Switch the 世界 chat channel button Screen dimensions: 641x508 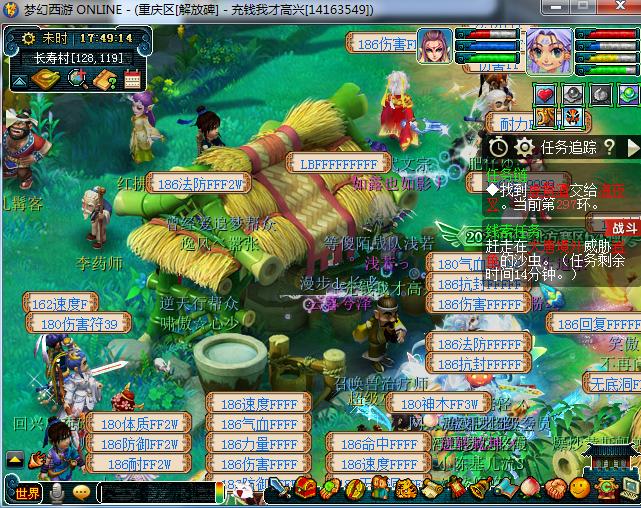tap(28, 492)
